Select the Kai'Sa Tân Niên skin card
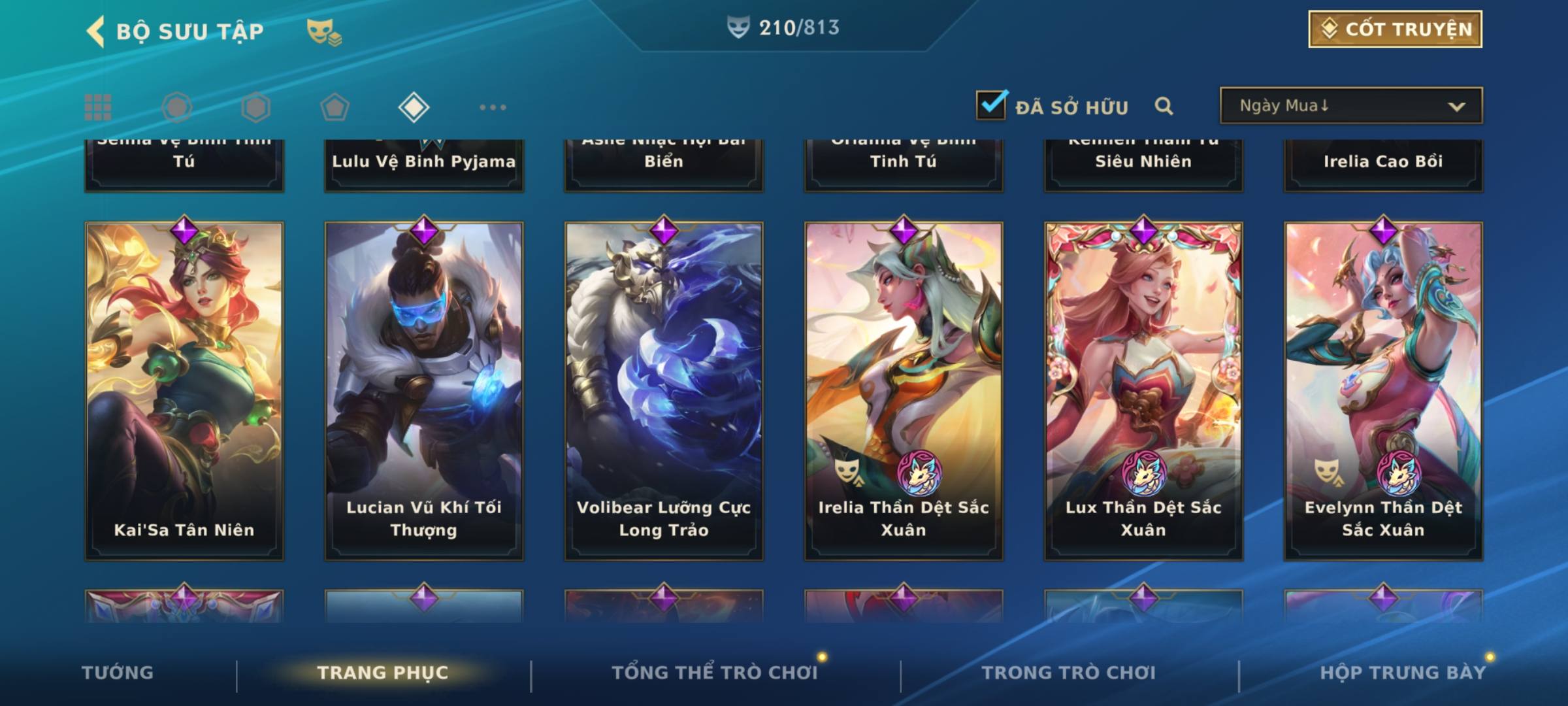Viewport: 1568px width, 706px height. click(x=184, y=391)
